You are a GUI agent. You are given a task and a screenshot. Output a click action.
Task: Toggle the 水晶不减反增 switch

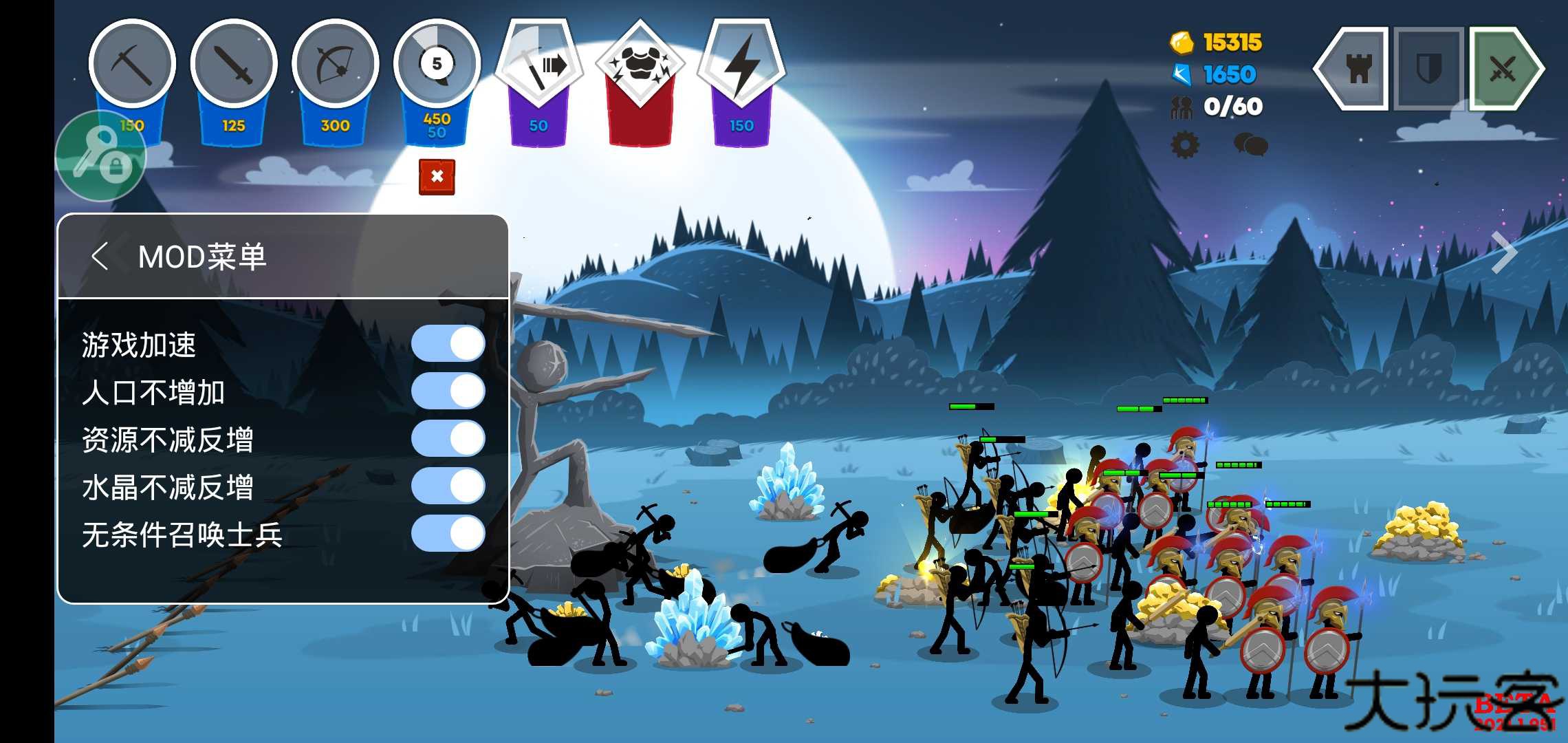pyautogui.click(x=448, y=486)
